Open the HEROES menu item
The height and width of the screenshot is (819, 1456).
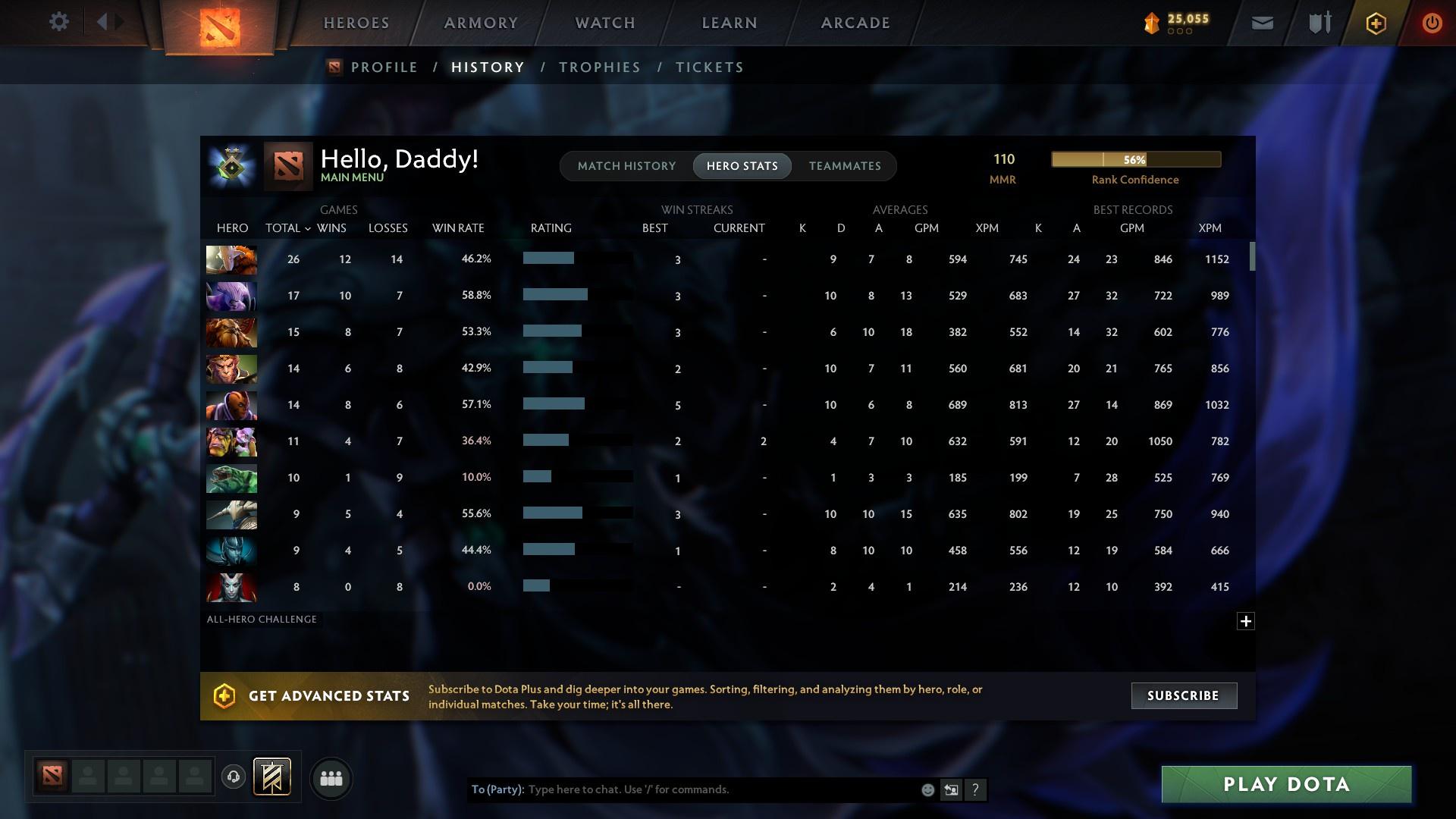354,23
